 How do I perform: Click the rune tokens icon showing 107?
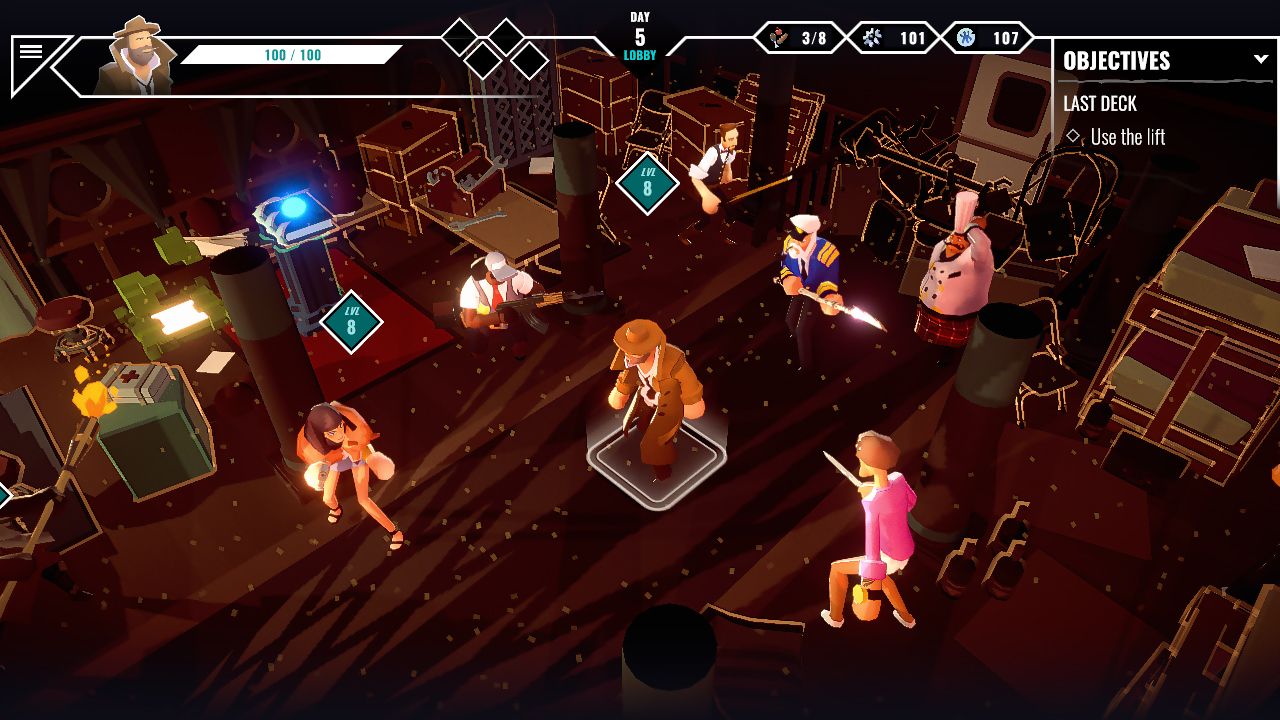pos(988,35)
